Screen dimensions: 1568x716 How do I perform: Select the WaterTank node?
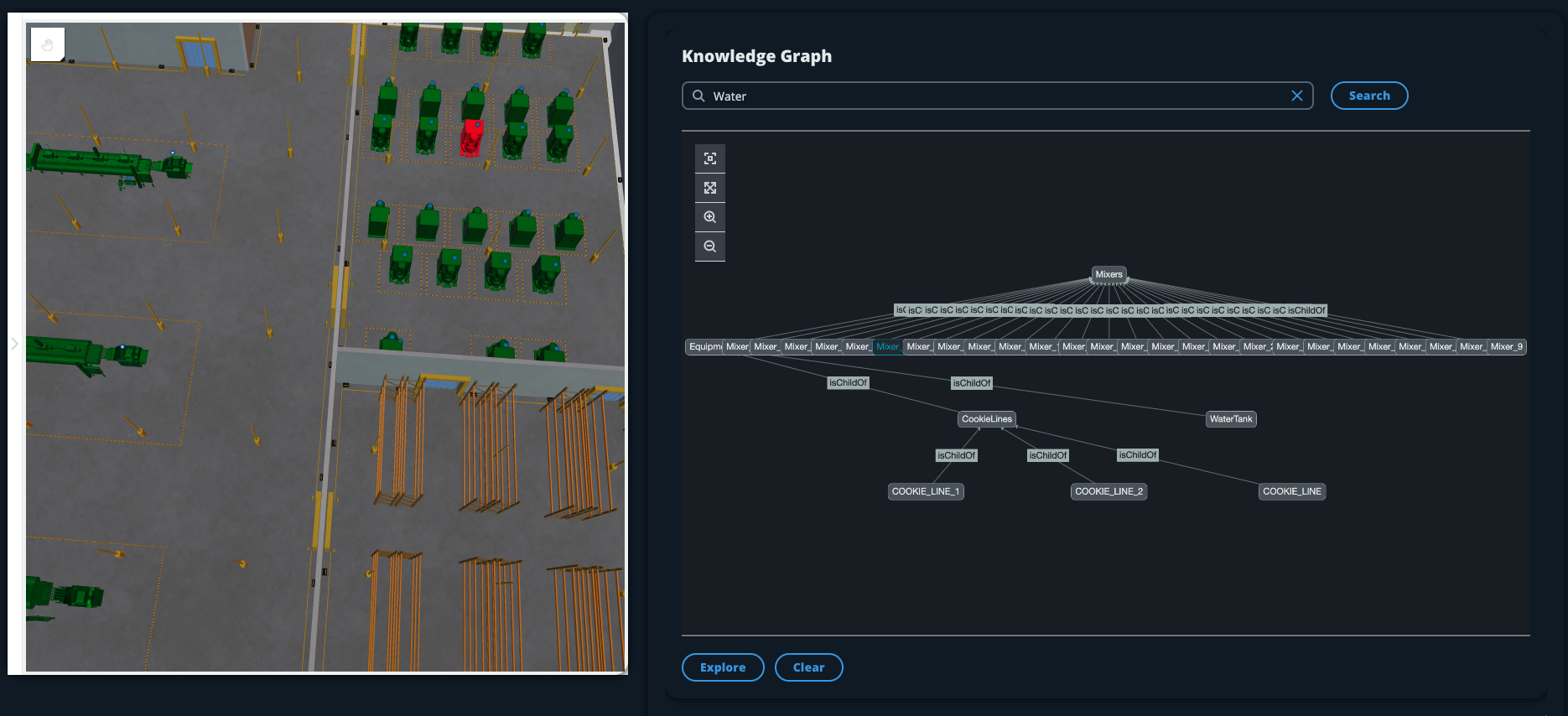coord(1232,419)
